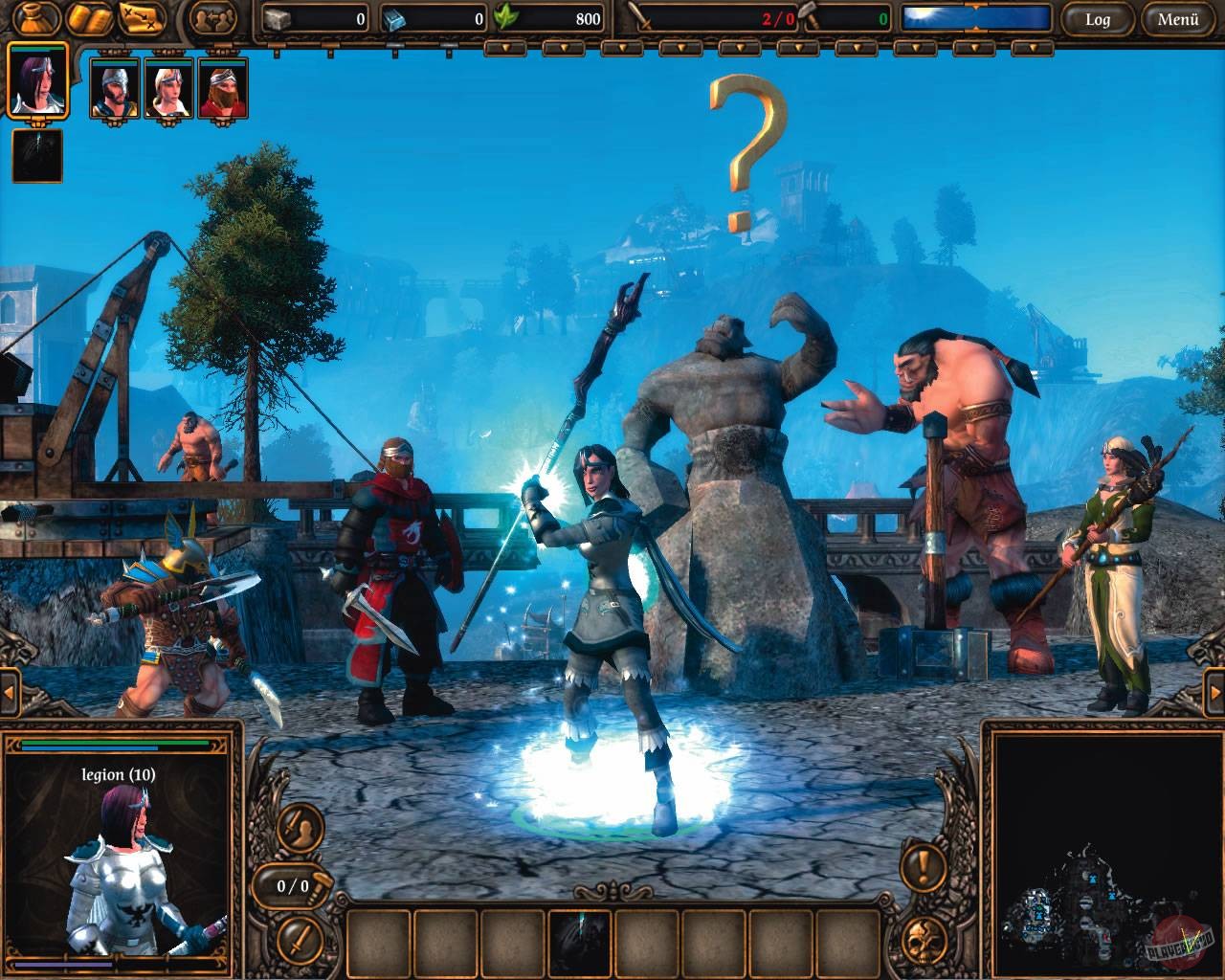The image size is (1225, 980).
Task: Click the stone resource icon
Action: click(278, 16)
